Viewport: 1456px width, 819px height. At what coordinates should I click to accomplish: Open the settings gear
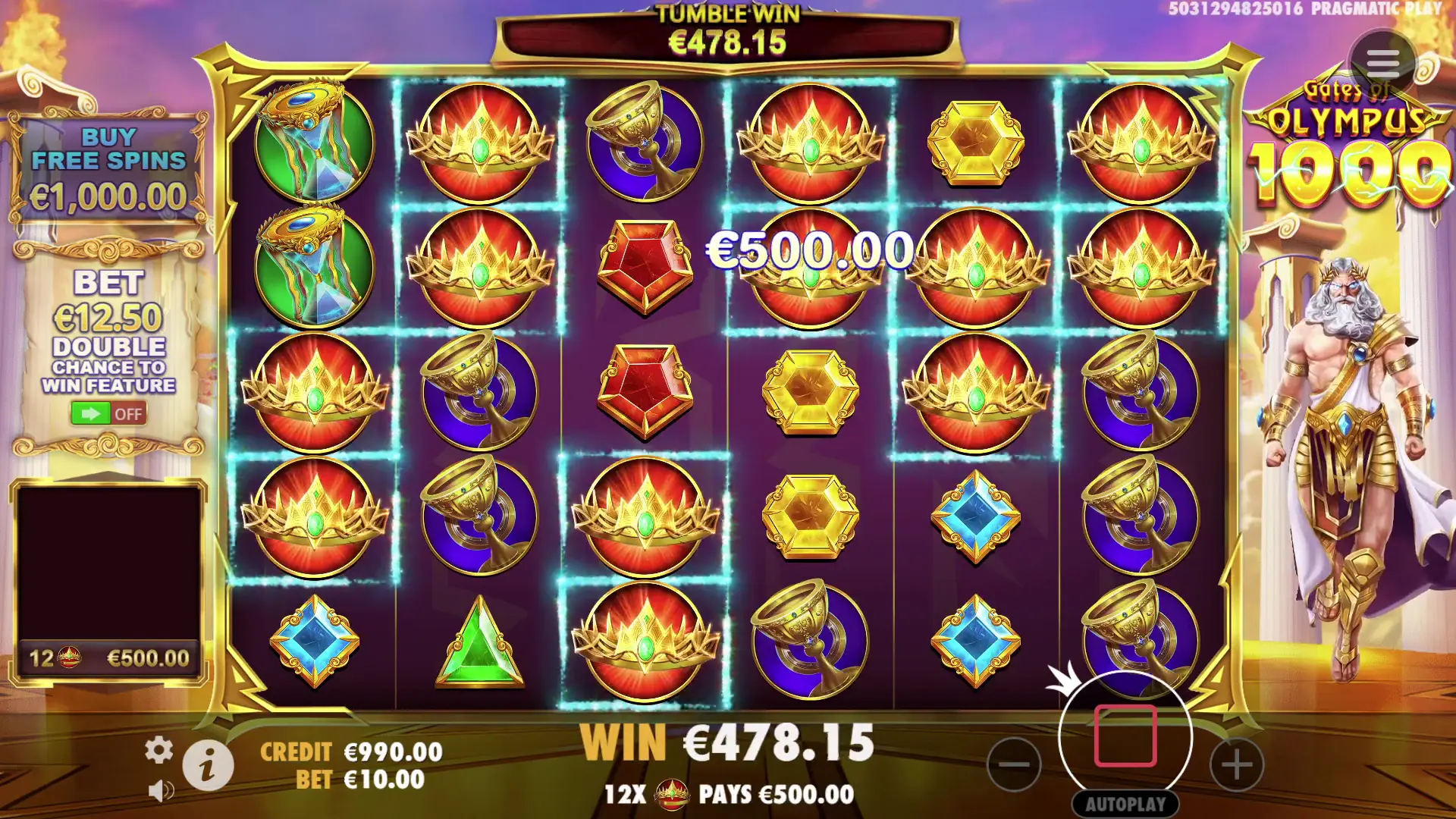coord(158,750)
